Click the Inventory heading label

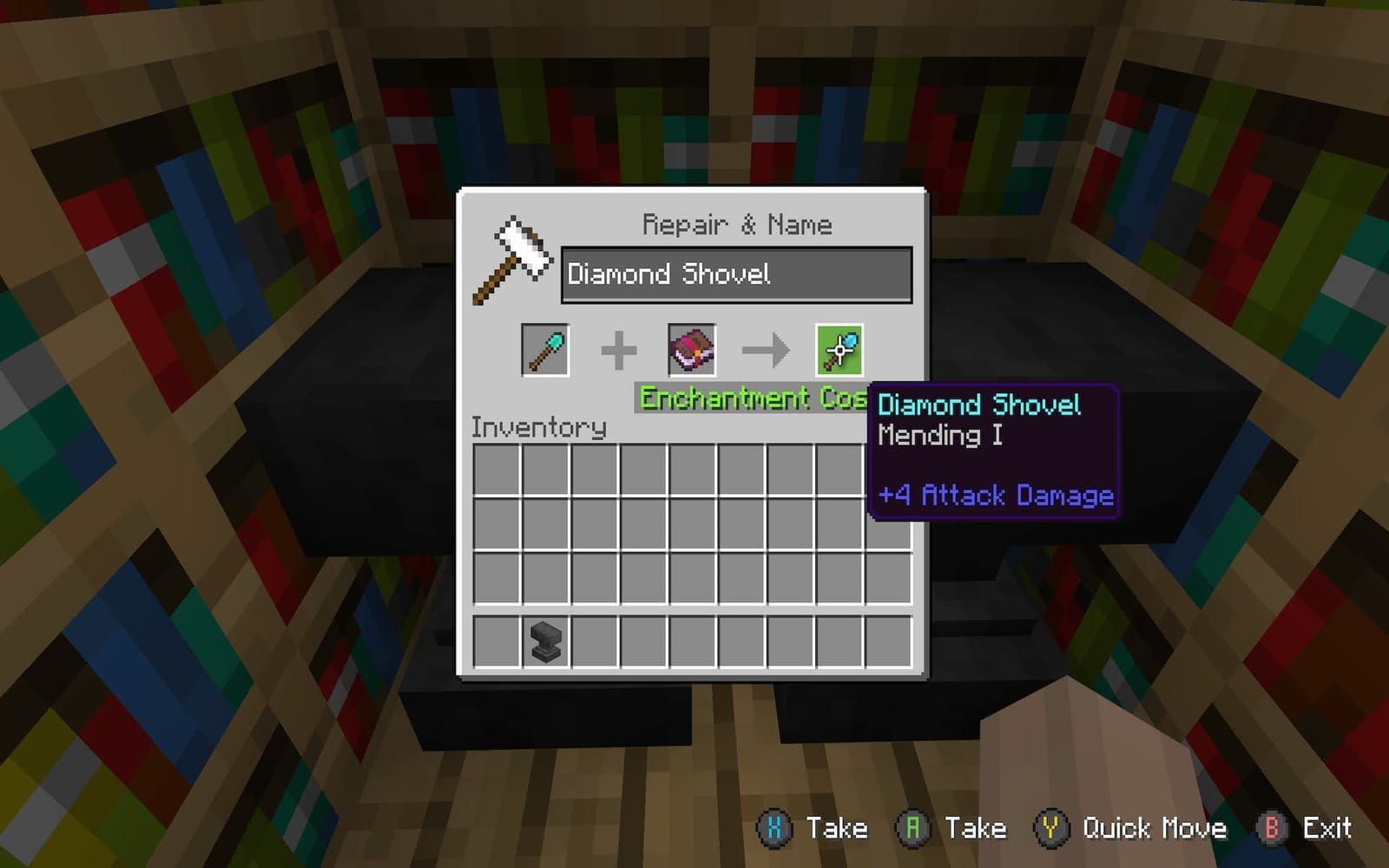(538, 426)
